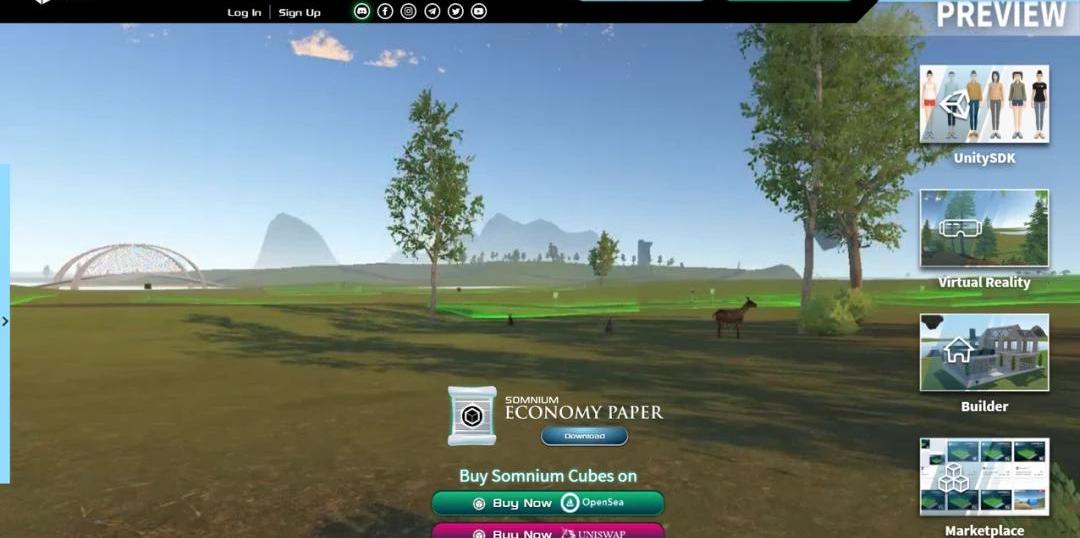Open the Virtual Reality thumbnail
Image resolution: width=1080 pixels, height=538 pixels.
[x=984, y=228]
